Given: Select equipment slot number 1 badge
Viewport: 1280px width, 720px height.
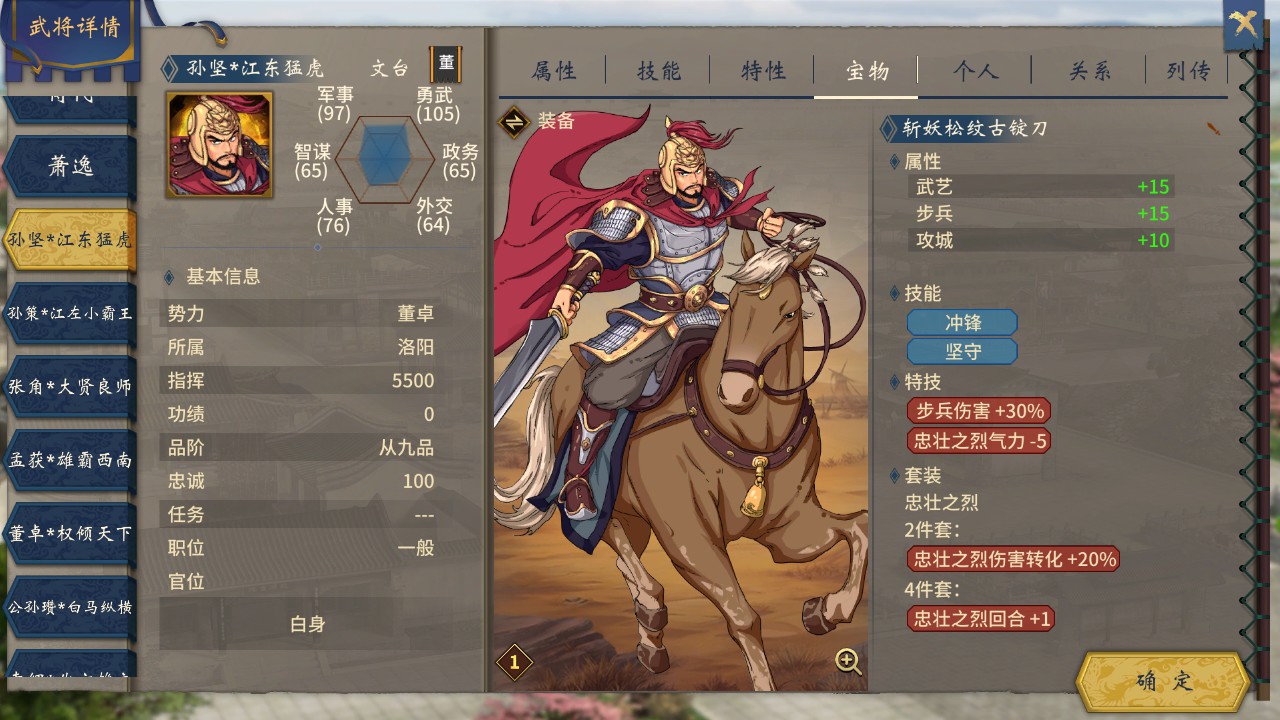Looking at the screenshot, I should [514, 661].
